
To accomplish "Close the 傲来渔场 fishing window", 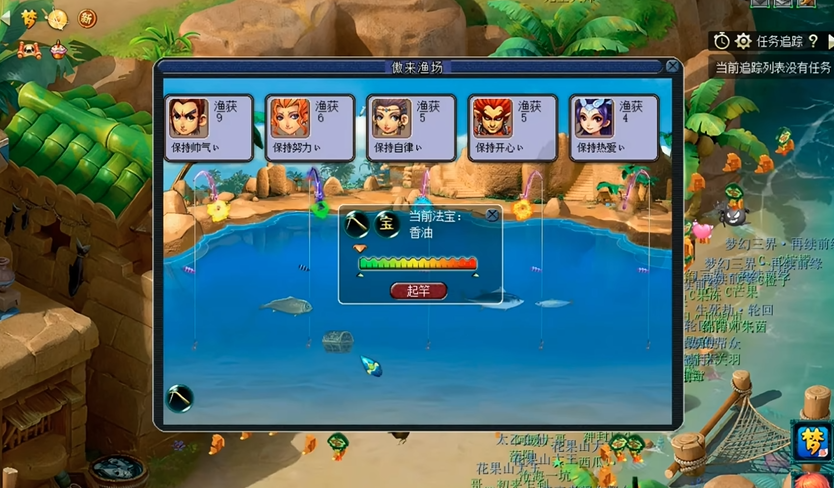I will click(673, 67).
